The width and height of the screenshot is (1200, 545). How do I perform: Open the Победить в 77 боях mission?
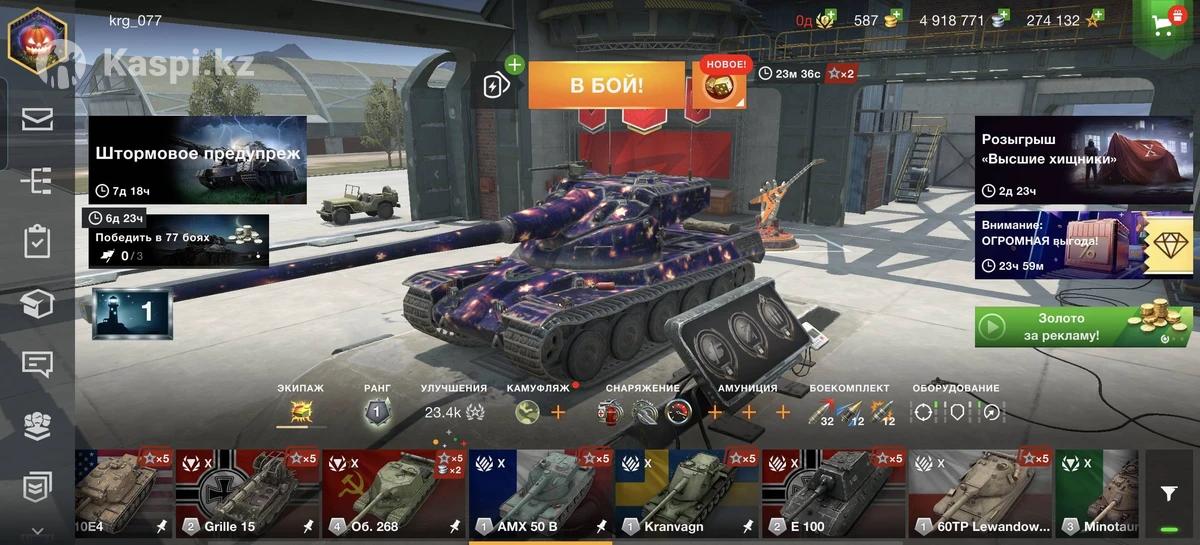[178, 241]
